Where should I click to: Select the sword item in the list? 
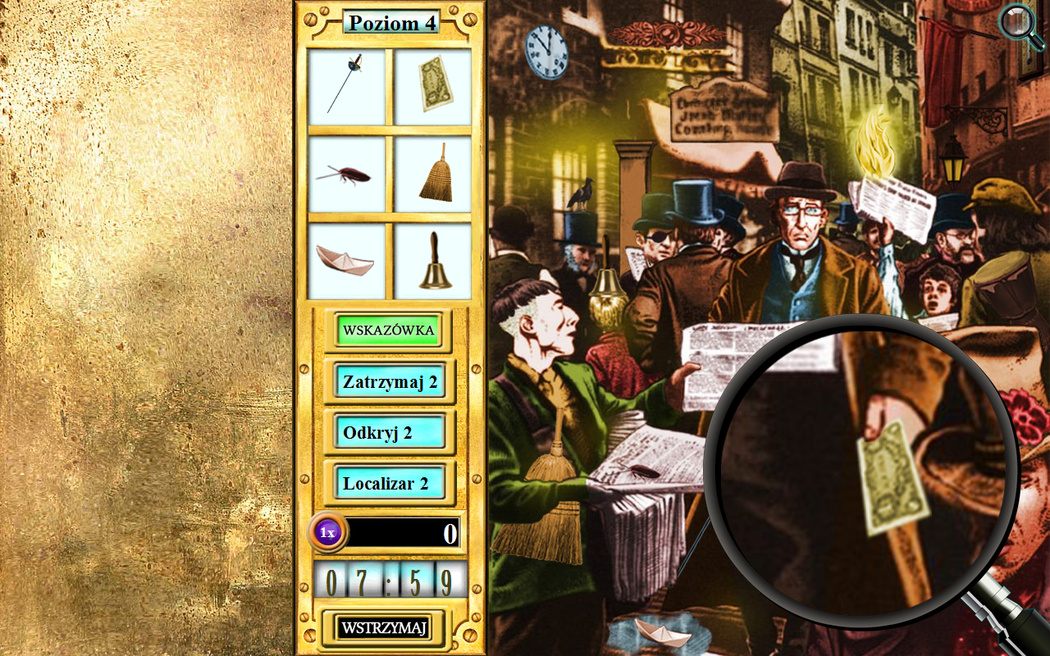click(347, 87)
